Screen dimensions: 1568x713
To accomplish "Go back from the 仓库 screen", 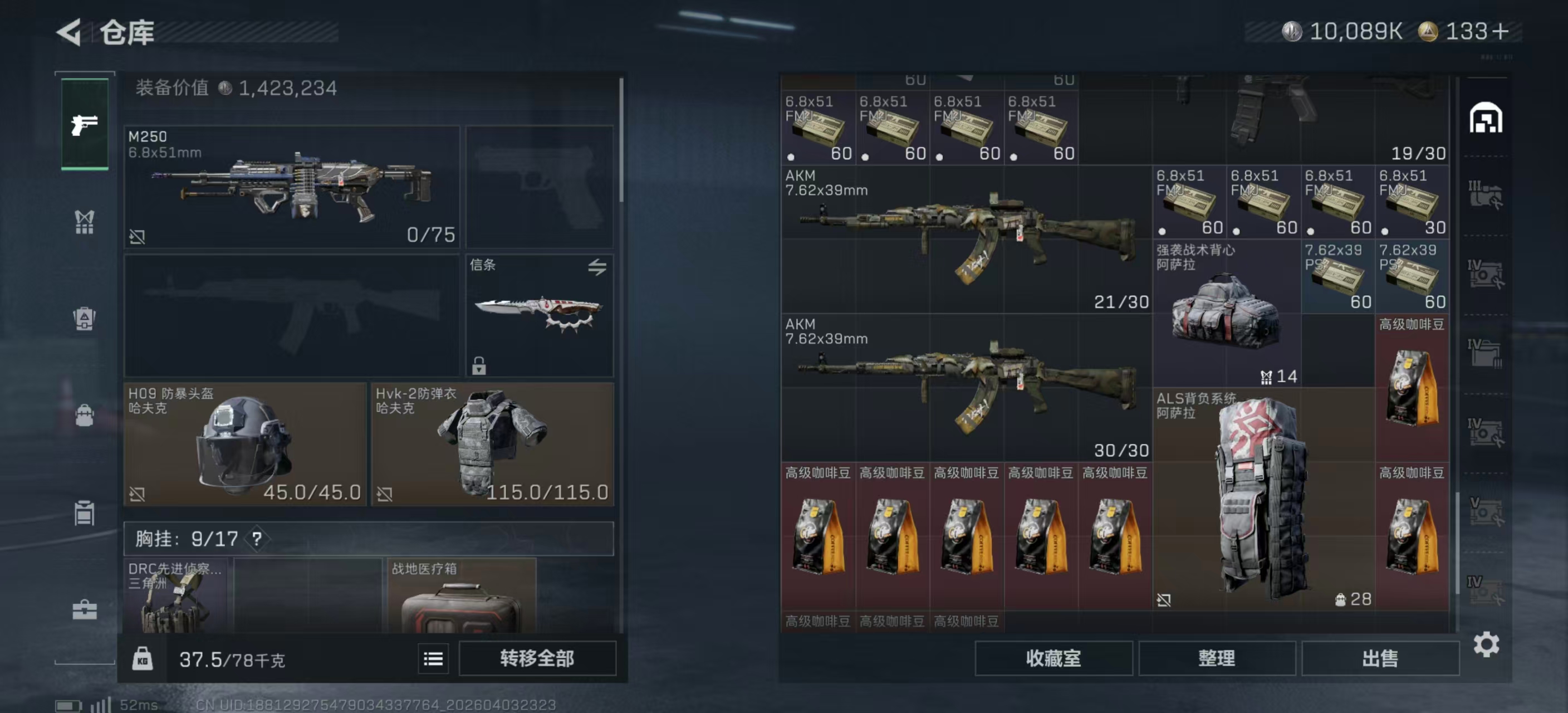I will 70,32.
